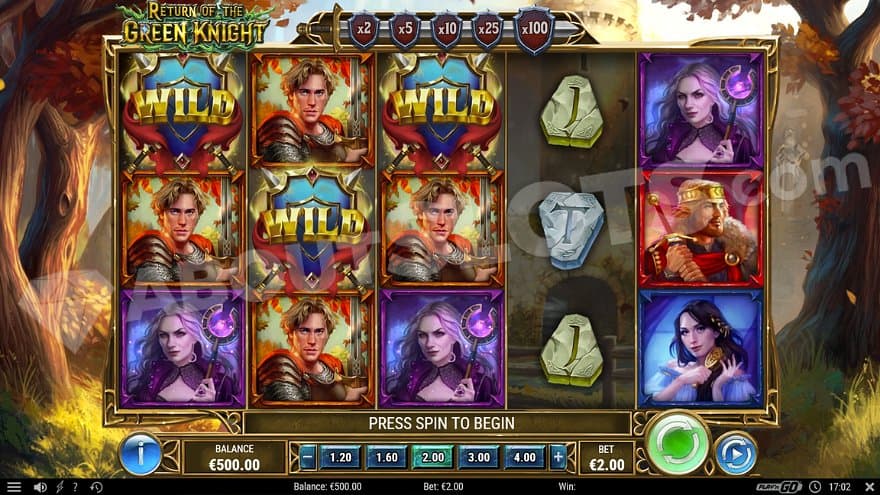Choose the 1.60 bet value
The height and width of the screenshot is (495, 880).
(x=388, y=457)
